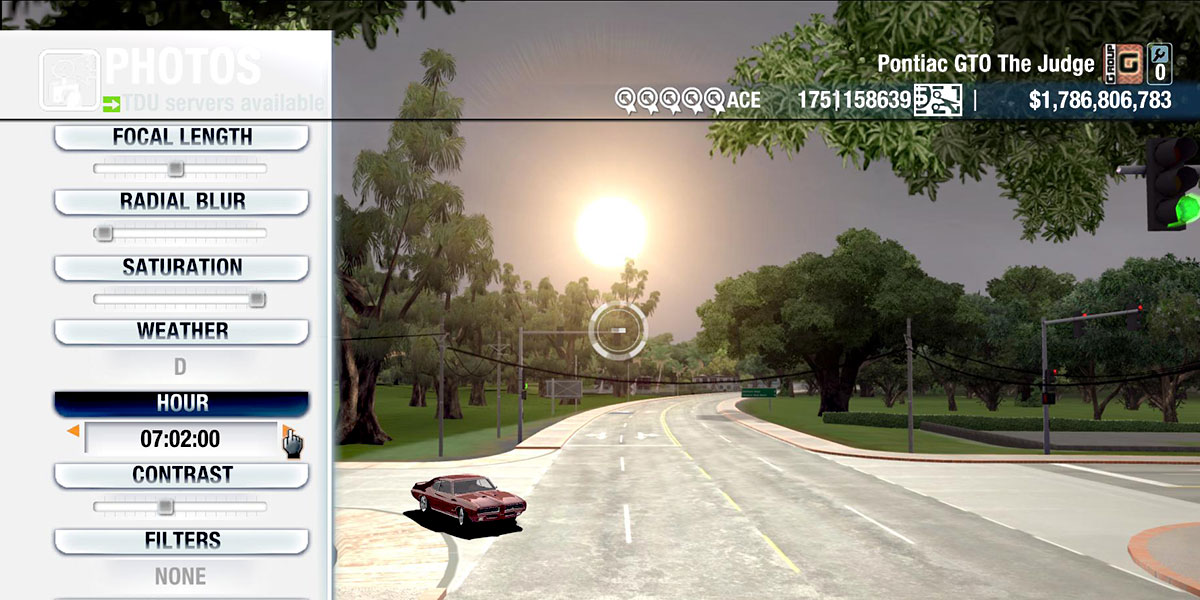Open the Filters option

tap(181, 540)
